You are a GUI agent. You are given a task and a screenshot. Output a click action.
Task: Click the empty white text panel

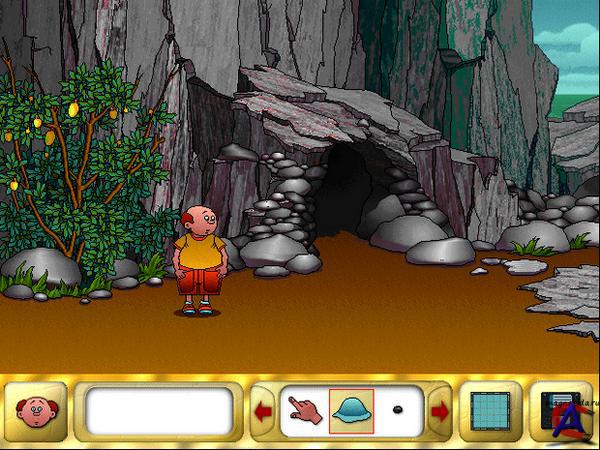[159, 410]
